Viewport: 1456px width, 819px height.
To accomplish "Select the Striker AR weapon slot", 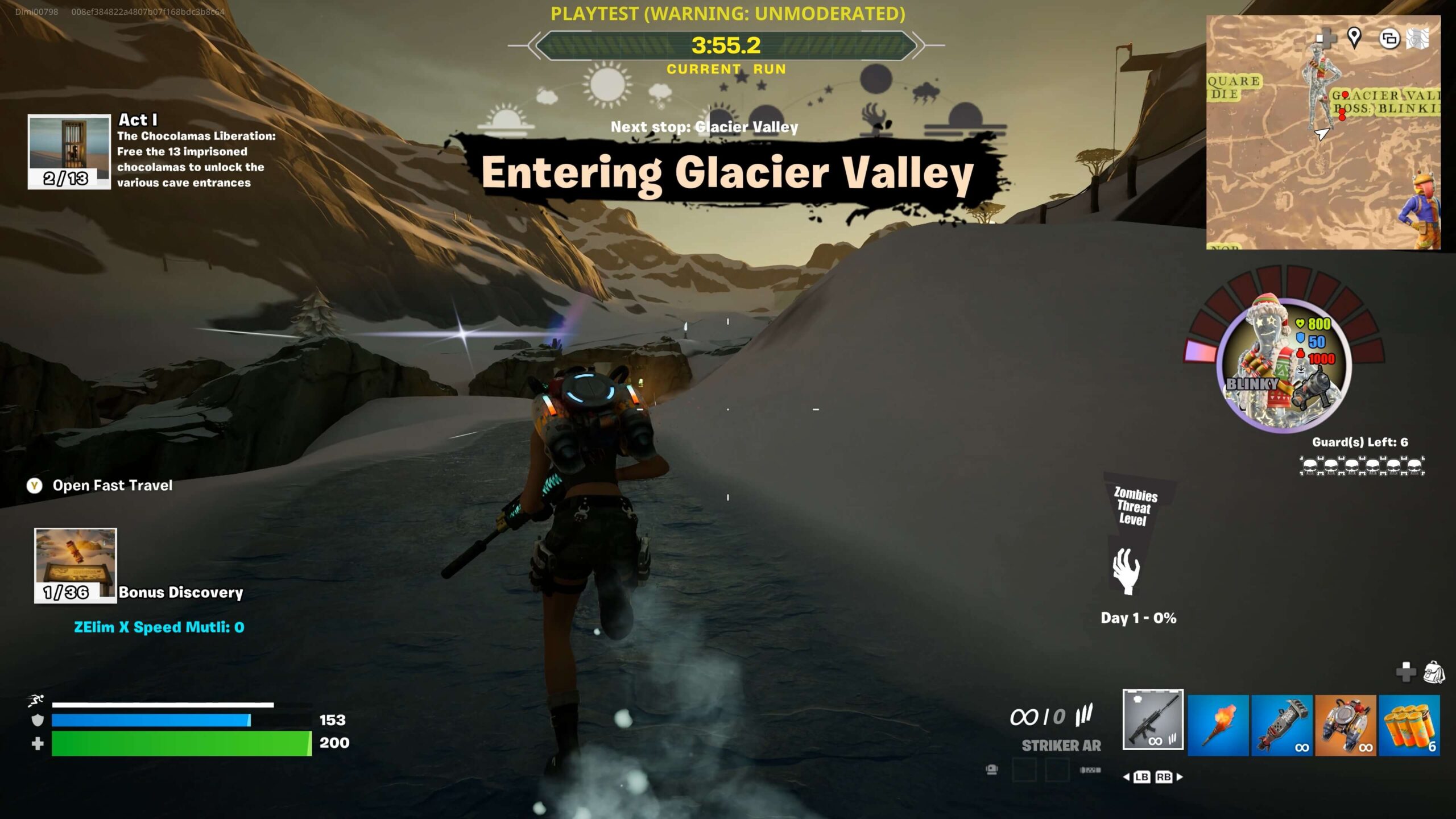I will pos(1153,719).
